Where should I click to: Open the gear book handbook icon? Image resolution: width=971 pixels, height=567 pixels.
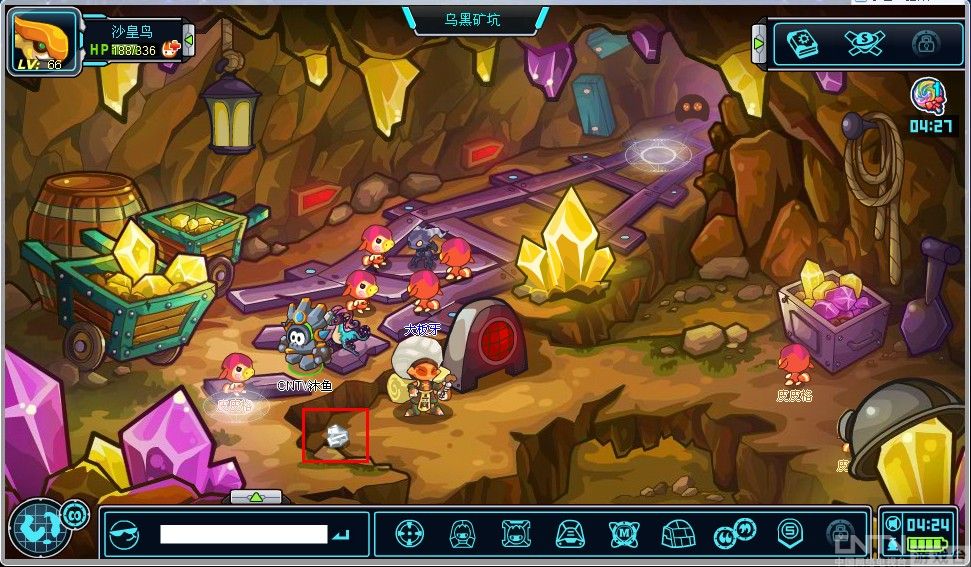[x=801, y=44]
